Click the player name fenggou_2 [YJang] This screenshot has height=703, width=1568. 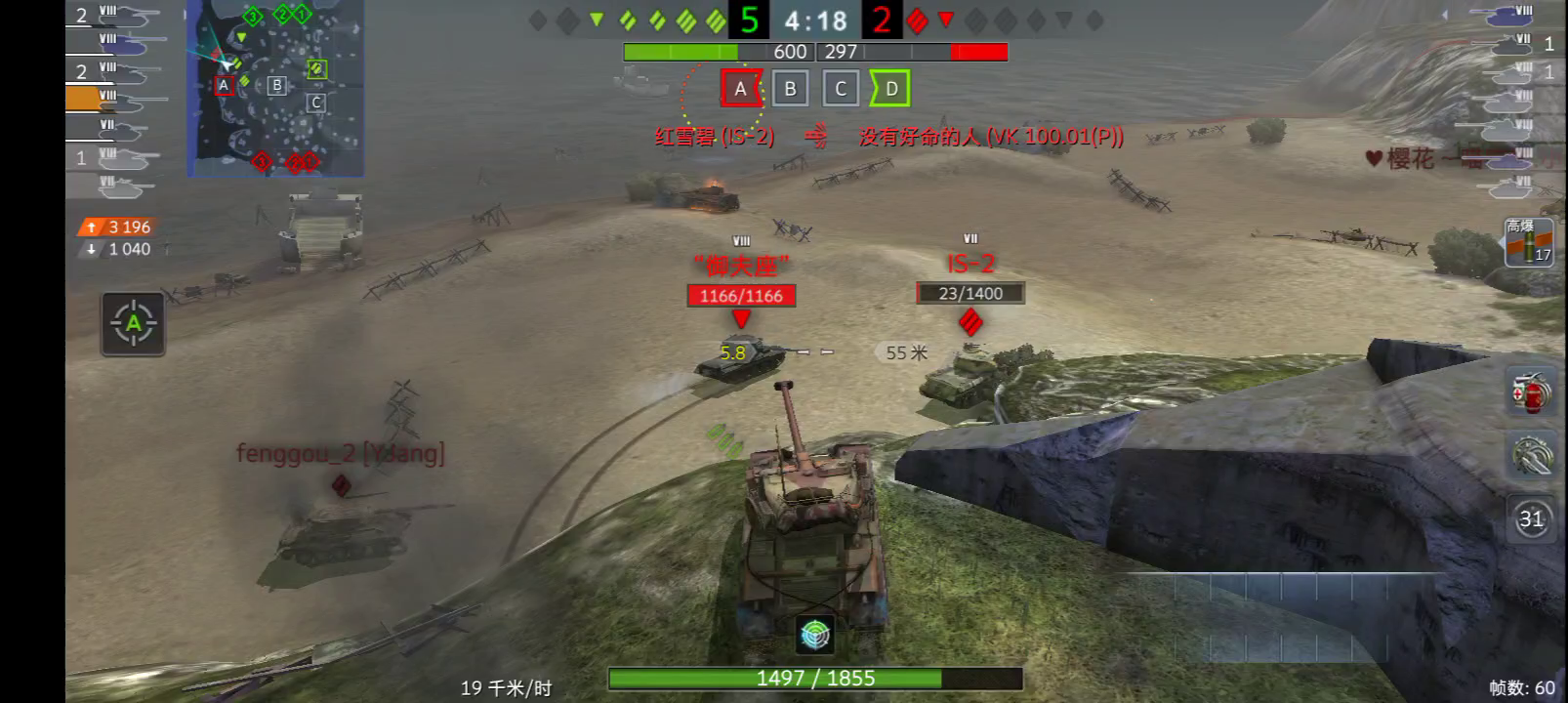pos(342,454)
